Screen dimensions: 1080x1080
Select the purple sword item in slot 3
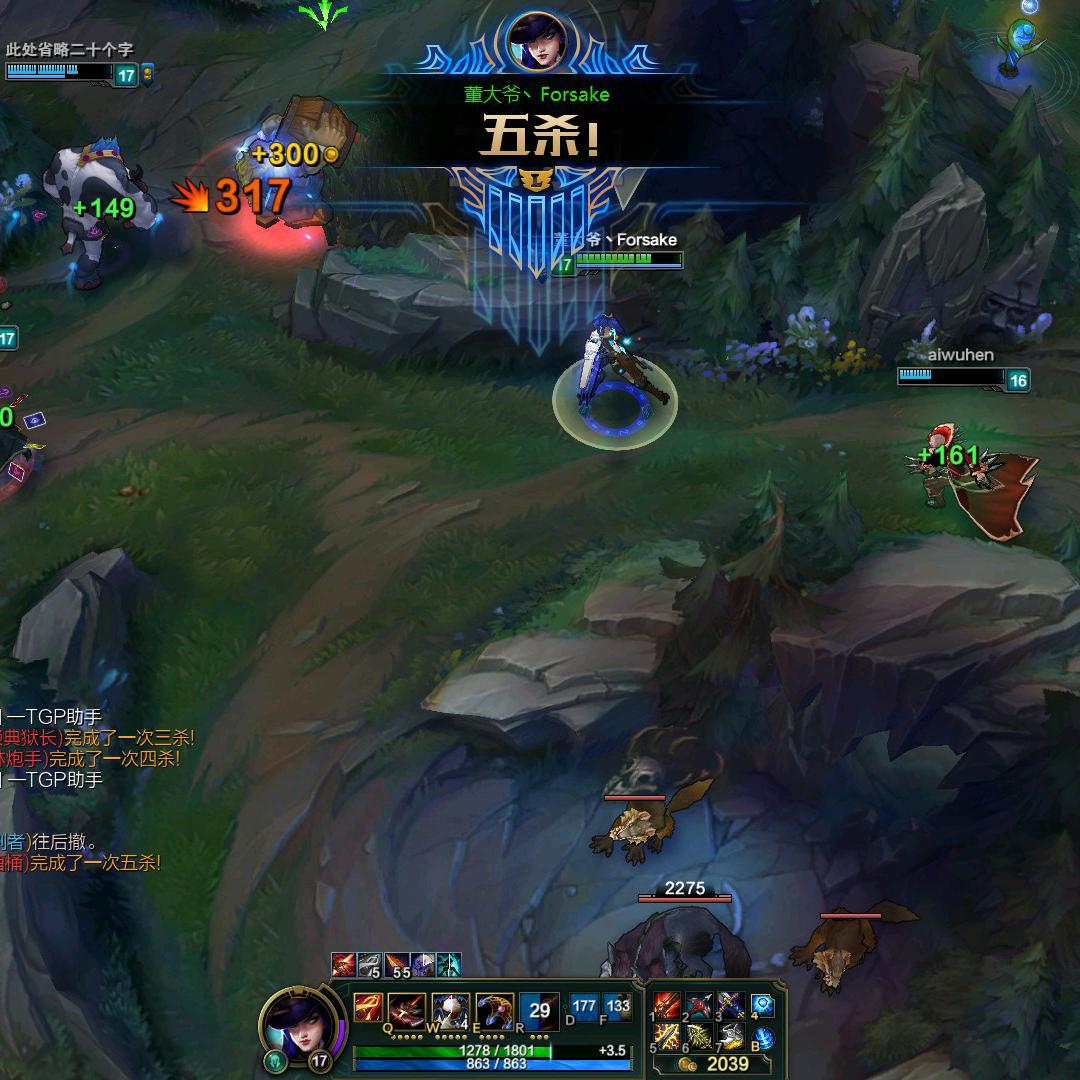[731, 1005]
